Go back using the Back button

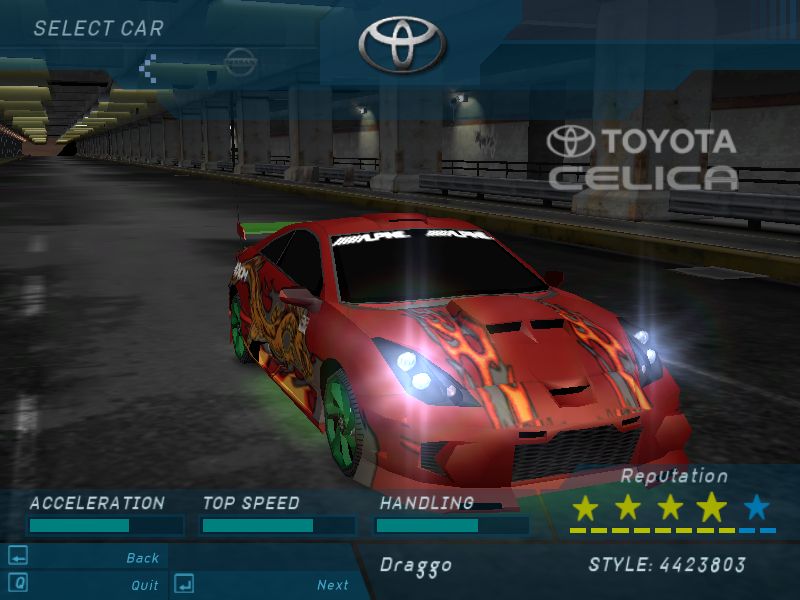[x=142, y=558]
